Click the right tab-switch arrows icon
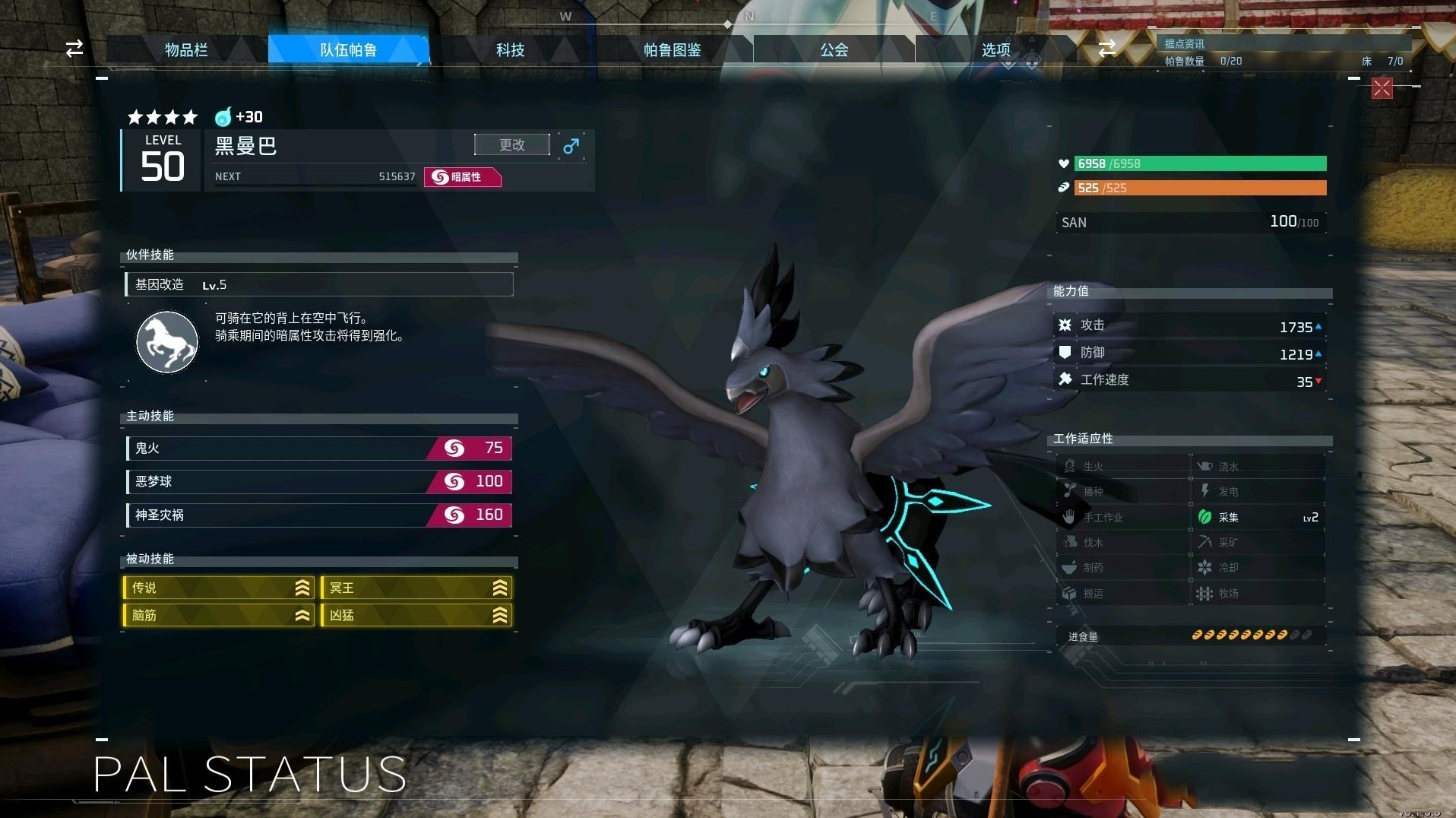Image resolution: width=1456 pixels, height=818 pixels. click(1107, 49)
